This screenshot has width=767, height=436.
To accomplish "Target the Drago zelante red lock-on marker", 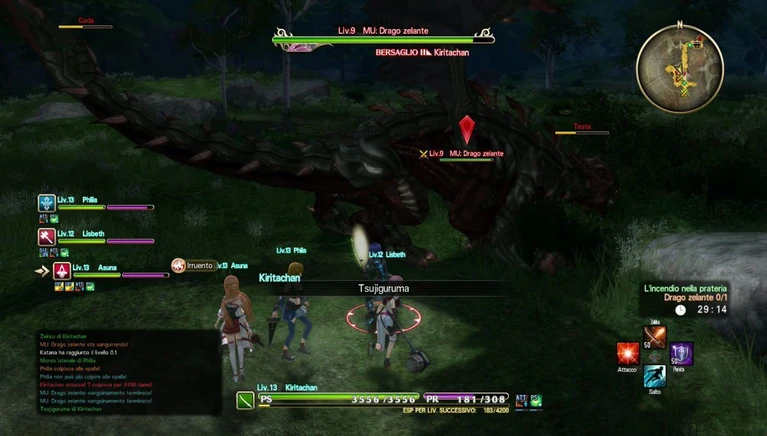I will tap(466, 129).
